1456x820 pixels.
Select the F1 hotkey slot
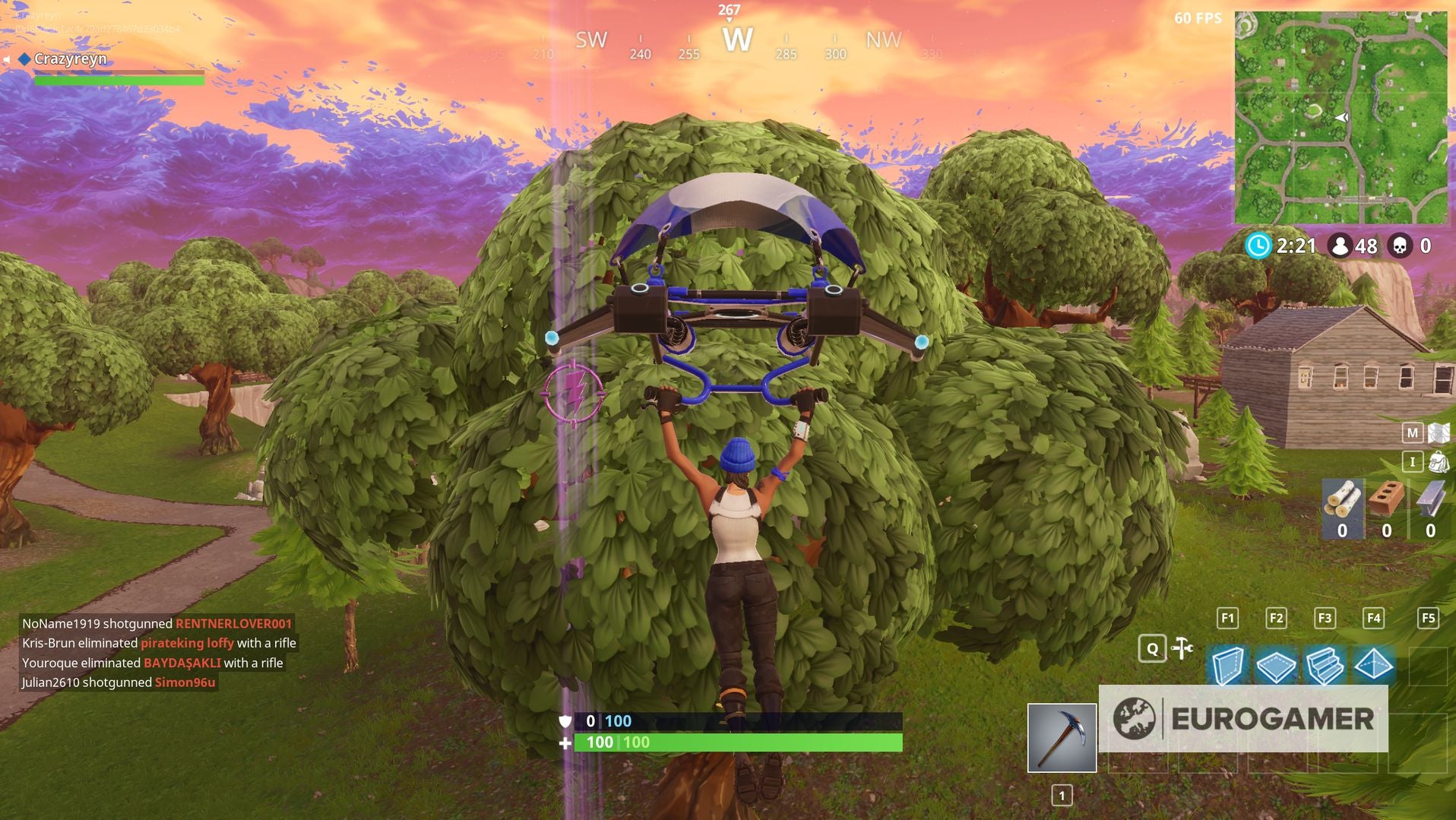[x=1226, y=619]
